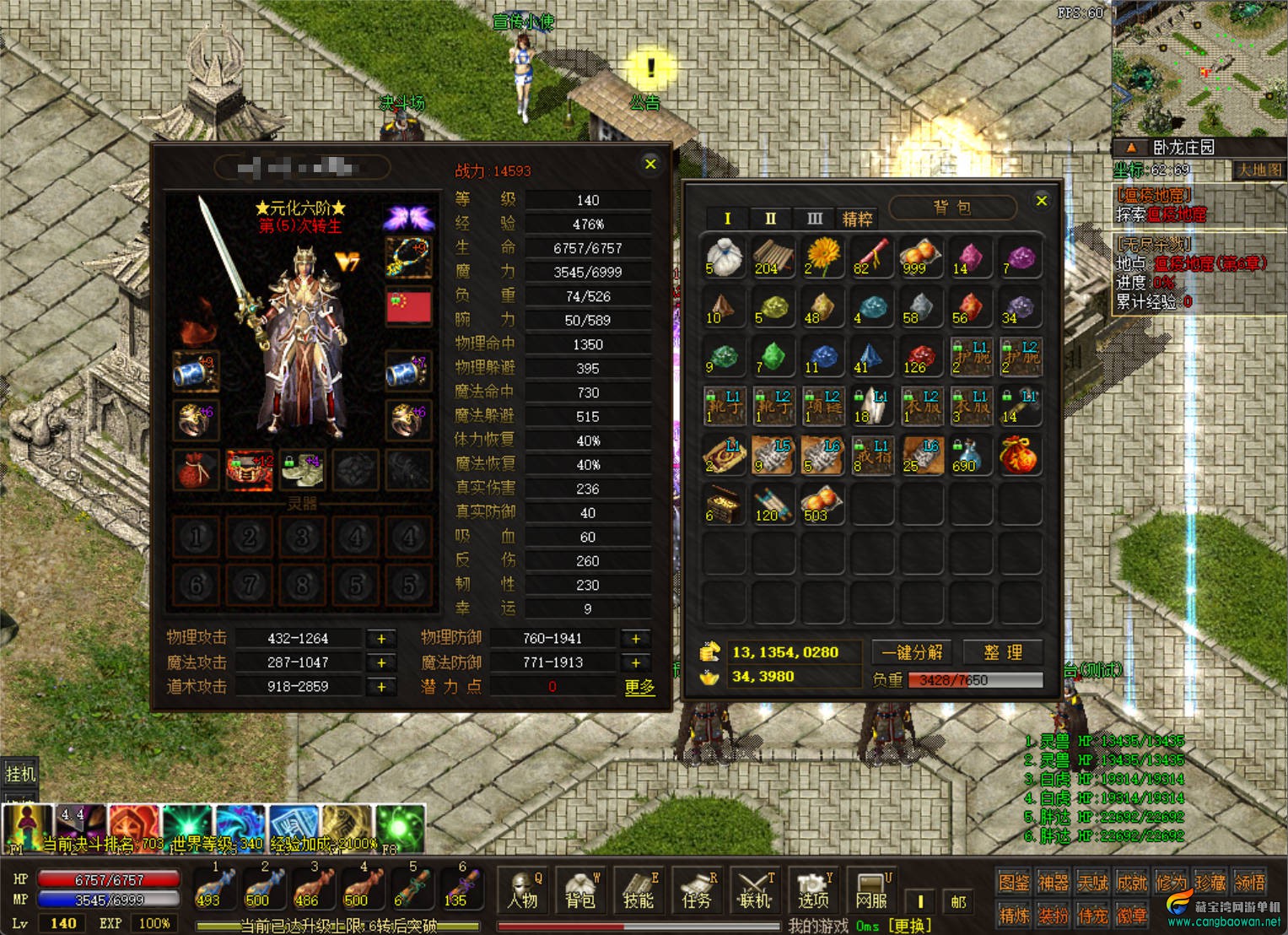Image resolution: width=1288 pixels, height=935 pixels.
Task: Toggle 挂机 auto-battle button
Action: 20,773
